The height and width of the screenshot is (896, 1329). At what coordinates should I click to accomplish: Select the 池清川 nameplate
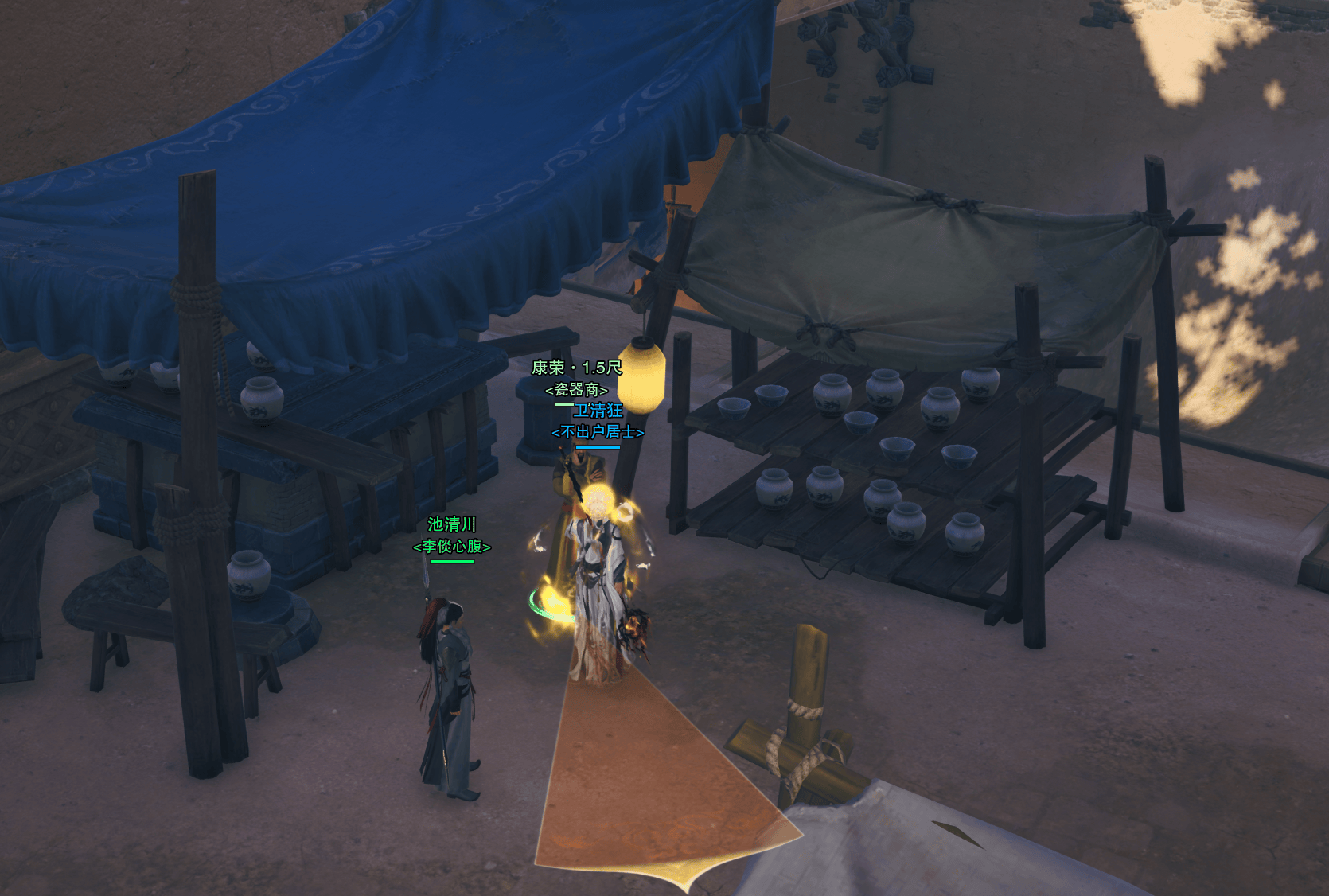coord(451,524)
